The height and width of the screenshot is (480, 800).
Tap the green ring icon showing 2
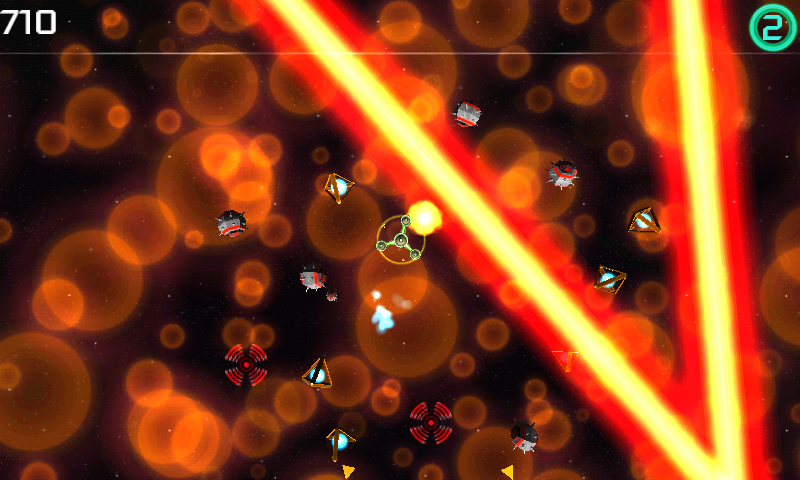pos(771,28)
